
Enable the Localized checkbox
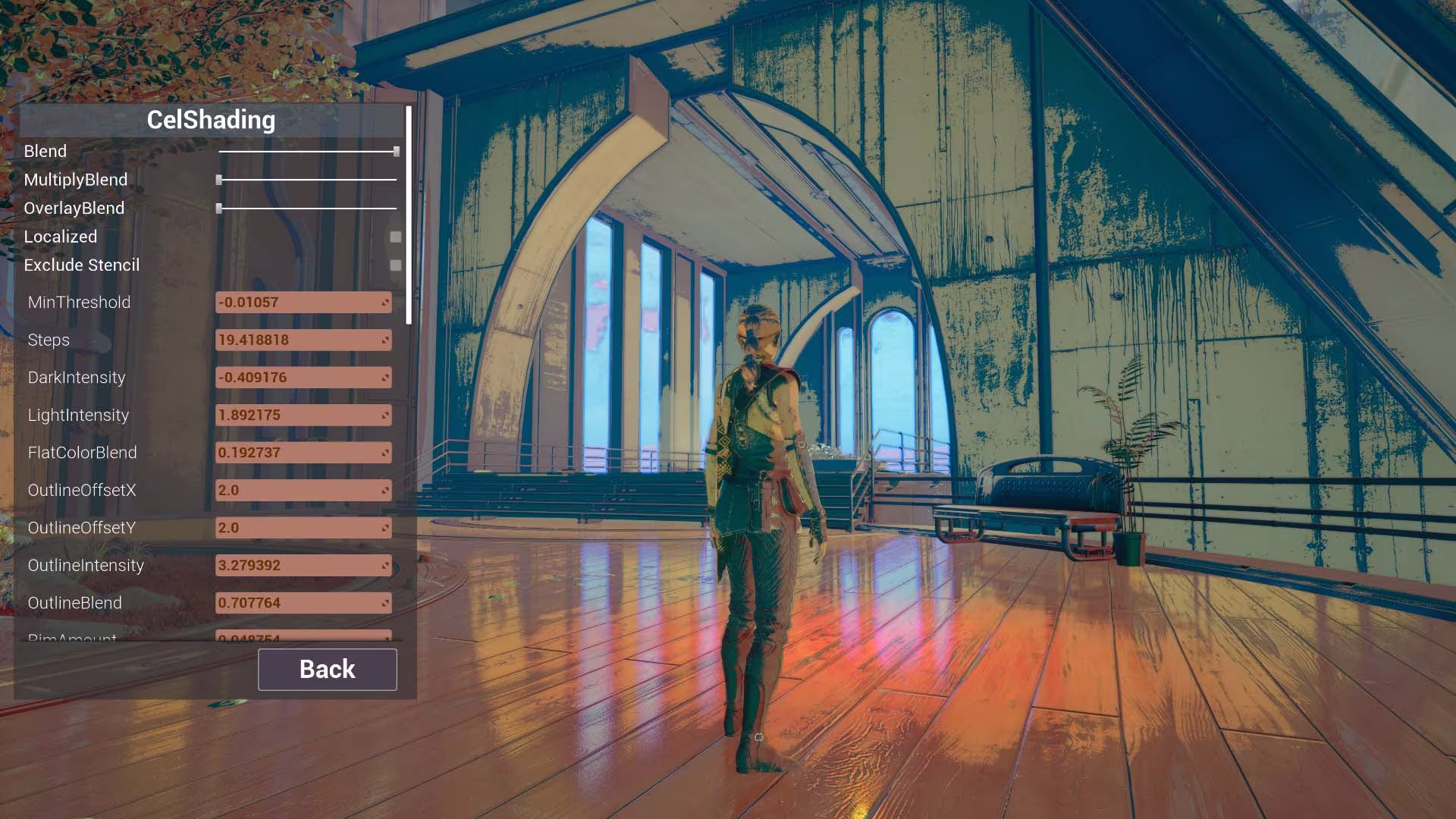click(x=395, y=237)
